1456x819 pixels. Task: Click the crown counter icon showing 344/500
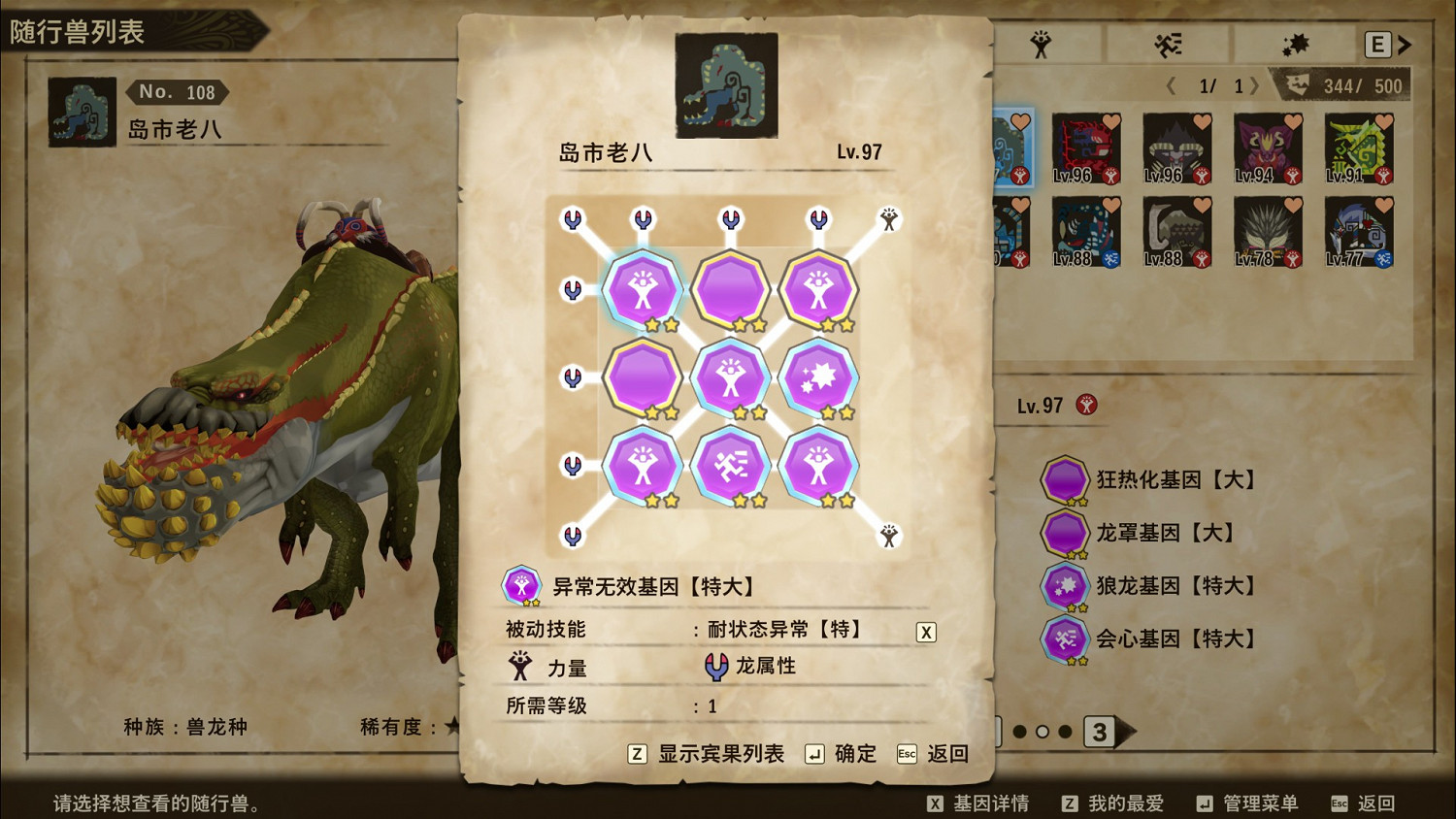(1296, 85)
